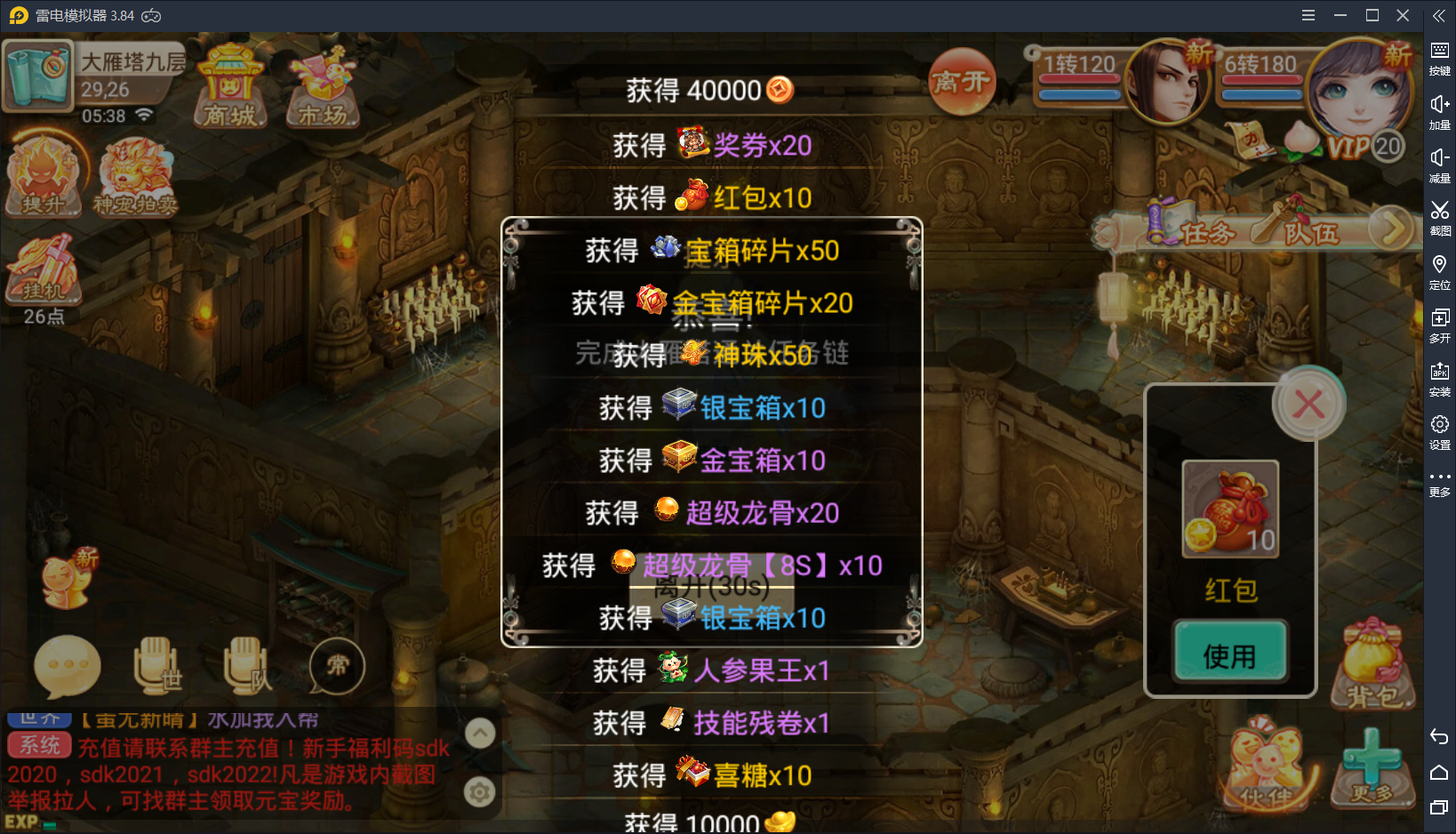Viewport: 1456px width, 834px height.
Task: Expand the chat window with the up arrow
Action: [x=479, y=733]
